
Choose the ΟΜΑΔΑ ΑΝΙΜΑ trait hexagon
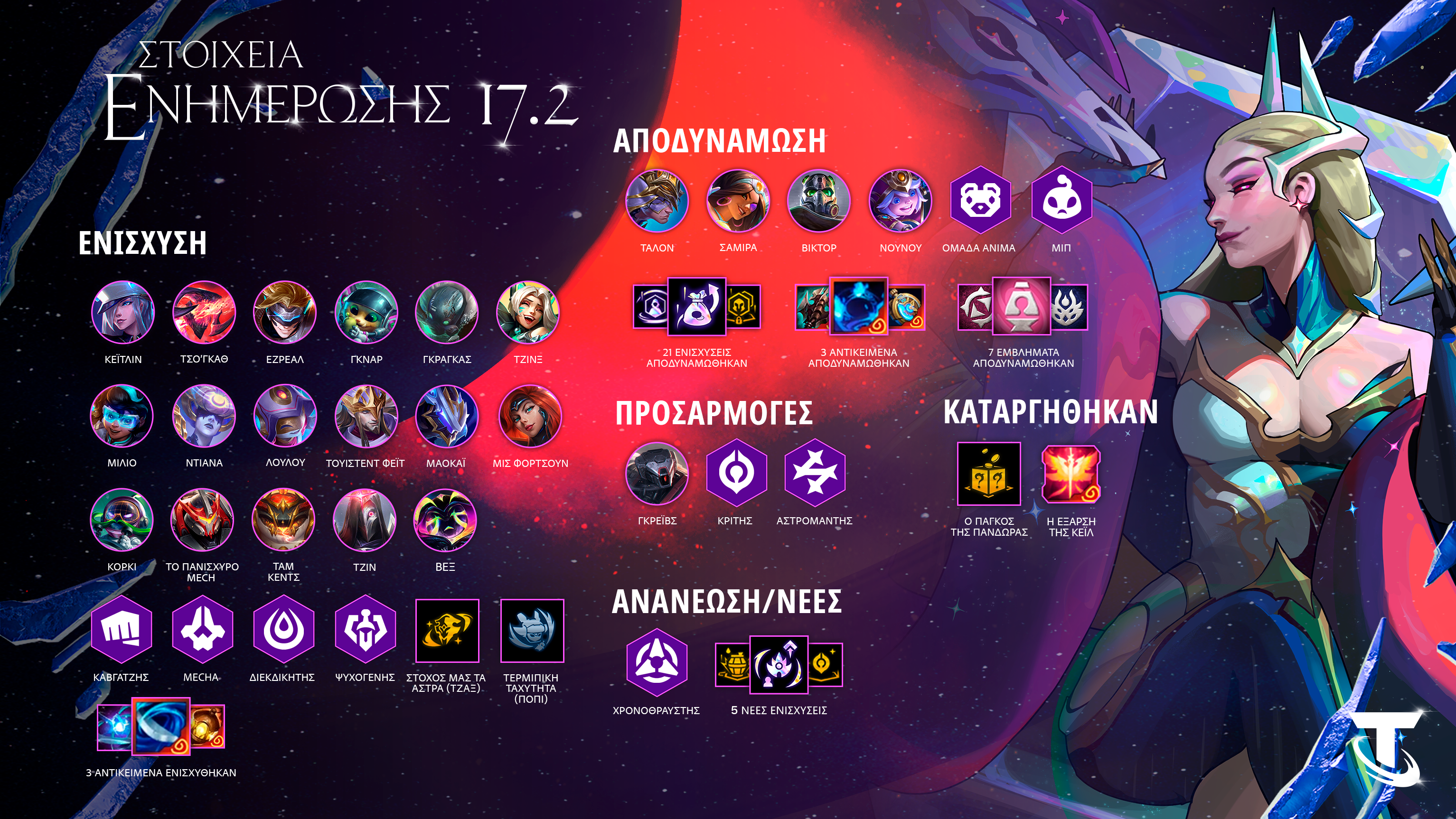[x=979, y=200]
